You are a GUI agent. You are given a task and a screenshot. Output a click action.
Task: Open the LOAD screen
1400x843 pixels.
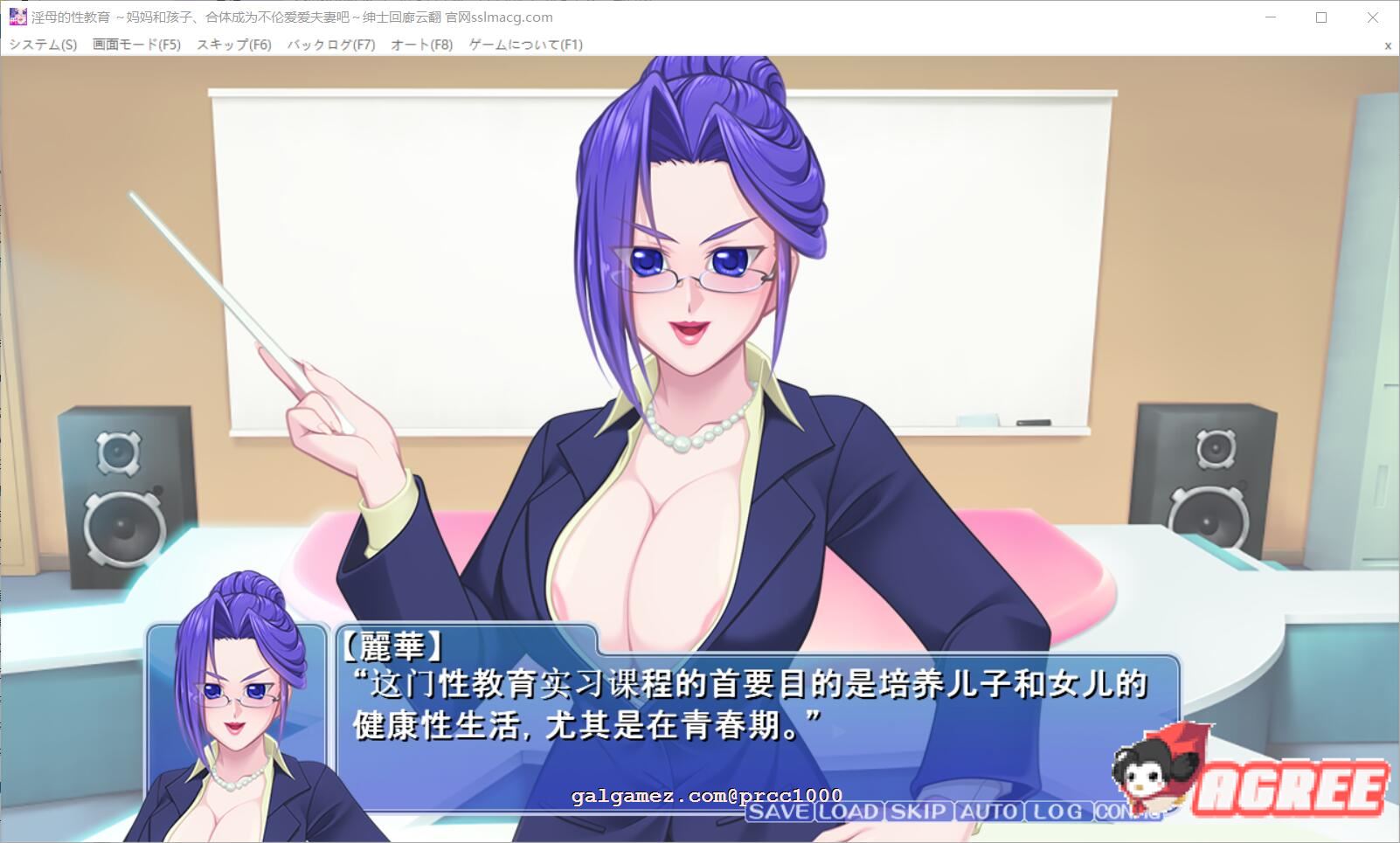850,812
